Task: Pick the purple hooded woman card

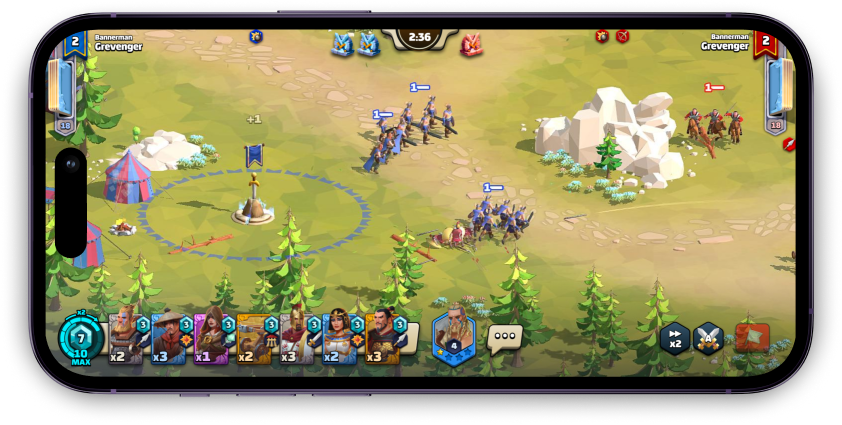Action: coord(212,338)
